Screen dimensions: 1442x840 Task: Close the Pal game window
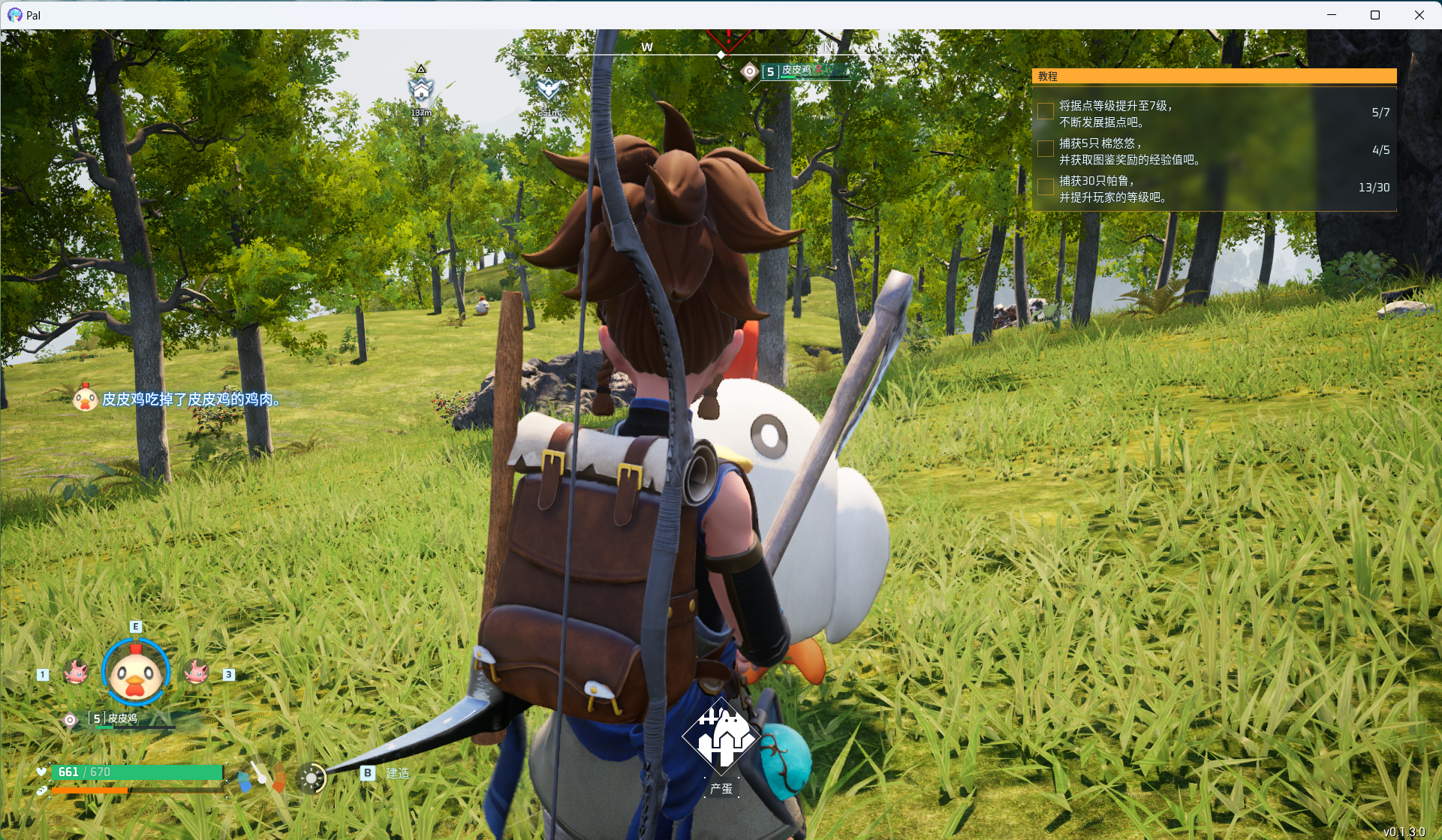click(1419, 15)
